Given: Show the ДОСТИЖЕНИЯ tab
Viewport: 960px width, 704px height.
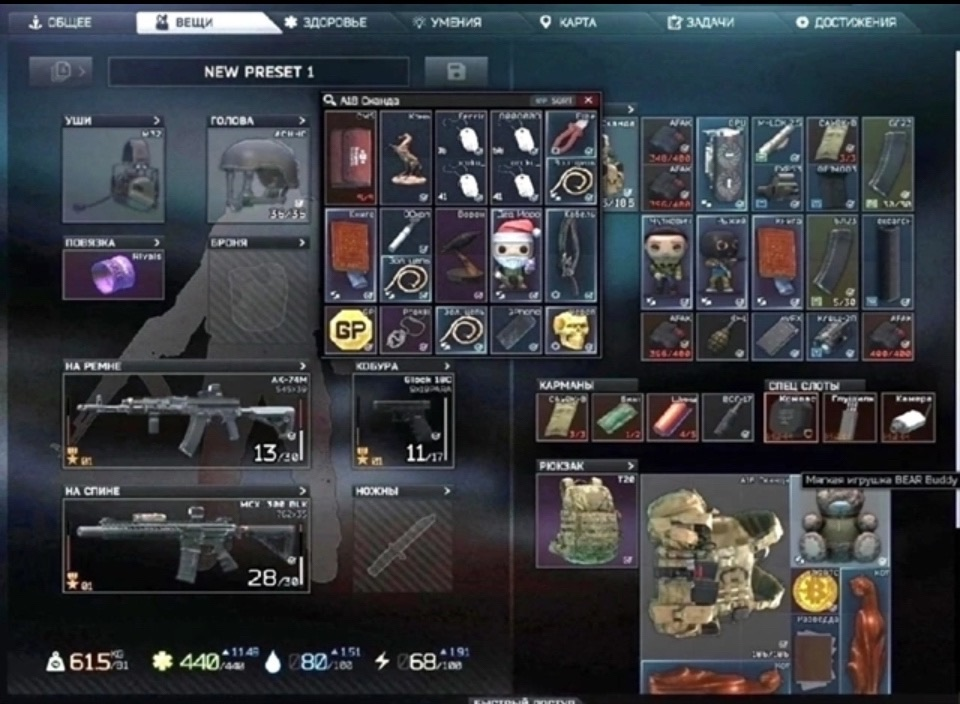Looking at the screenshot, I should point(845,22).
